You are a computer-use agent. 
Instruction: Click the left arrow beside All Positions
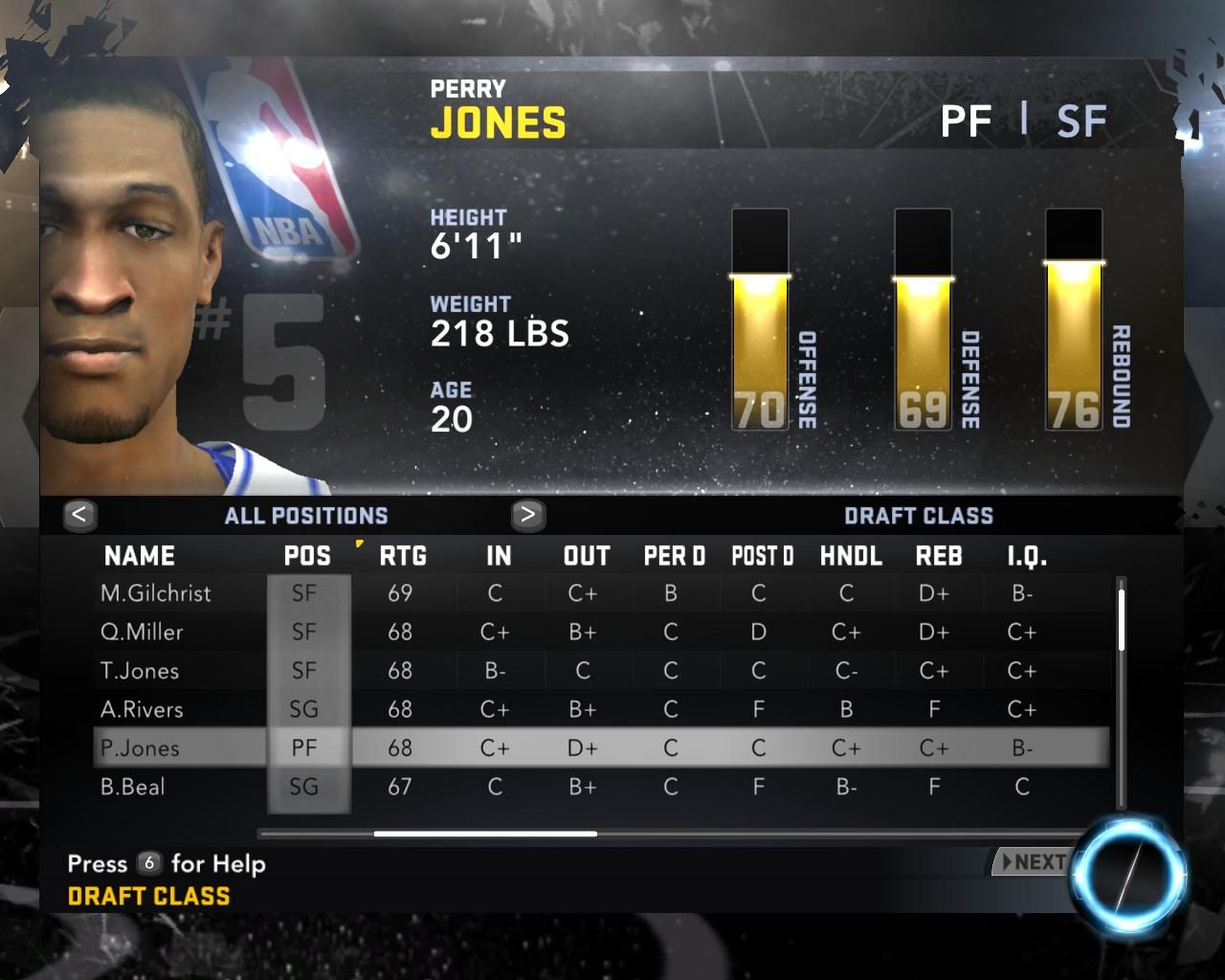point(79,516)
